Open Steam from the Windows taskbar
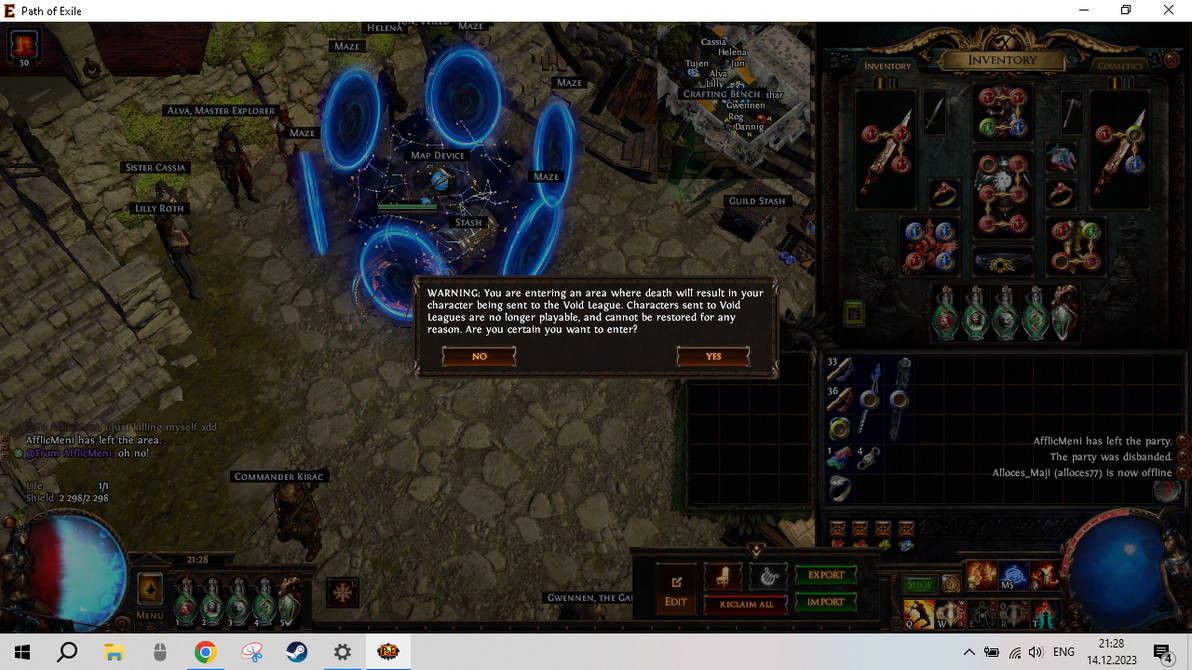The image size is (1192, 670). 297,652
